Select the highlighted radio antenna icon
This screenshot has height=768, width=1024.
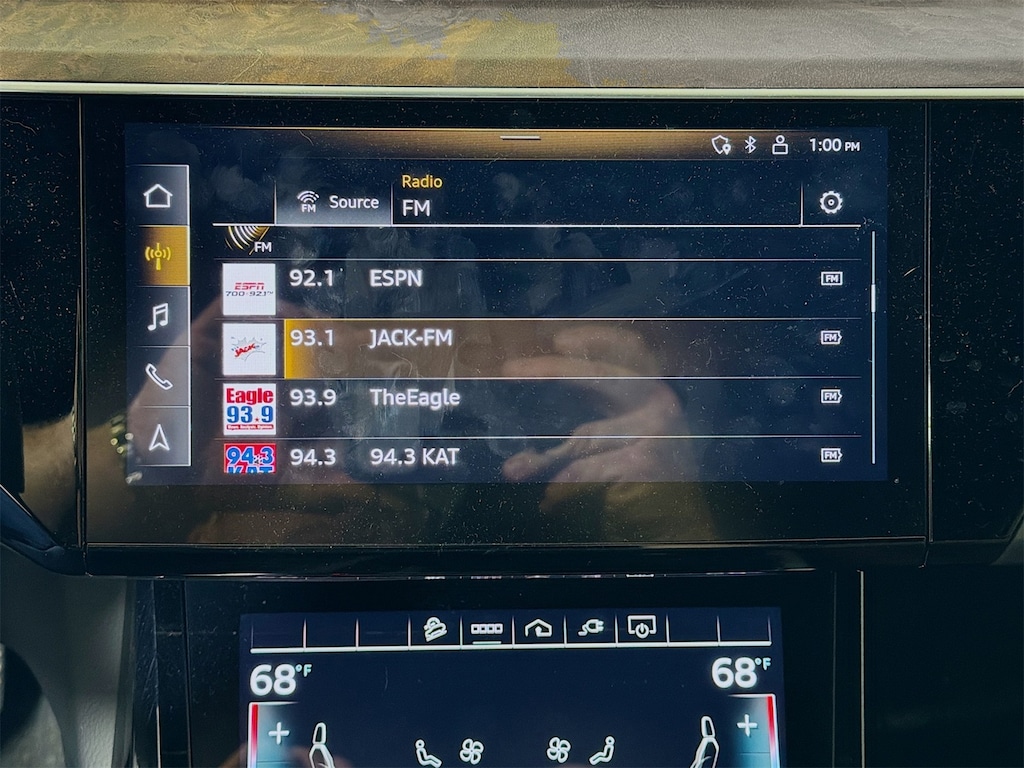pyautogui.click(x=158, y=255)
